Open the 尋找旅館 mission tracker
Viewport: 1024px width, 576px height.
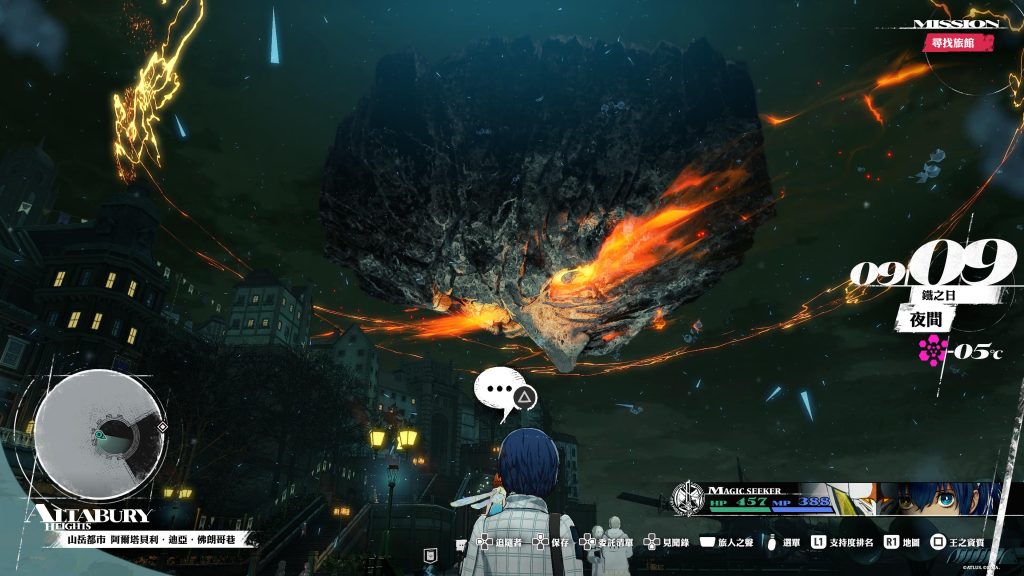[958, 43]
